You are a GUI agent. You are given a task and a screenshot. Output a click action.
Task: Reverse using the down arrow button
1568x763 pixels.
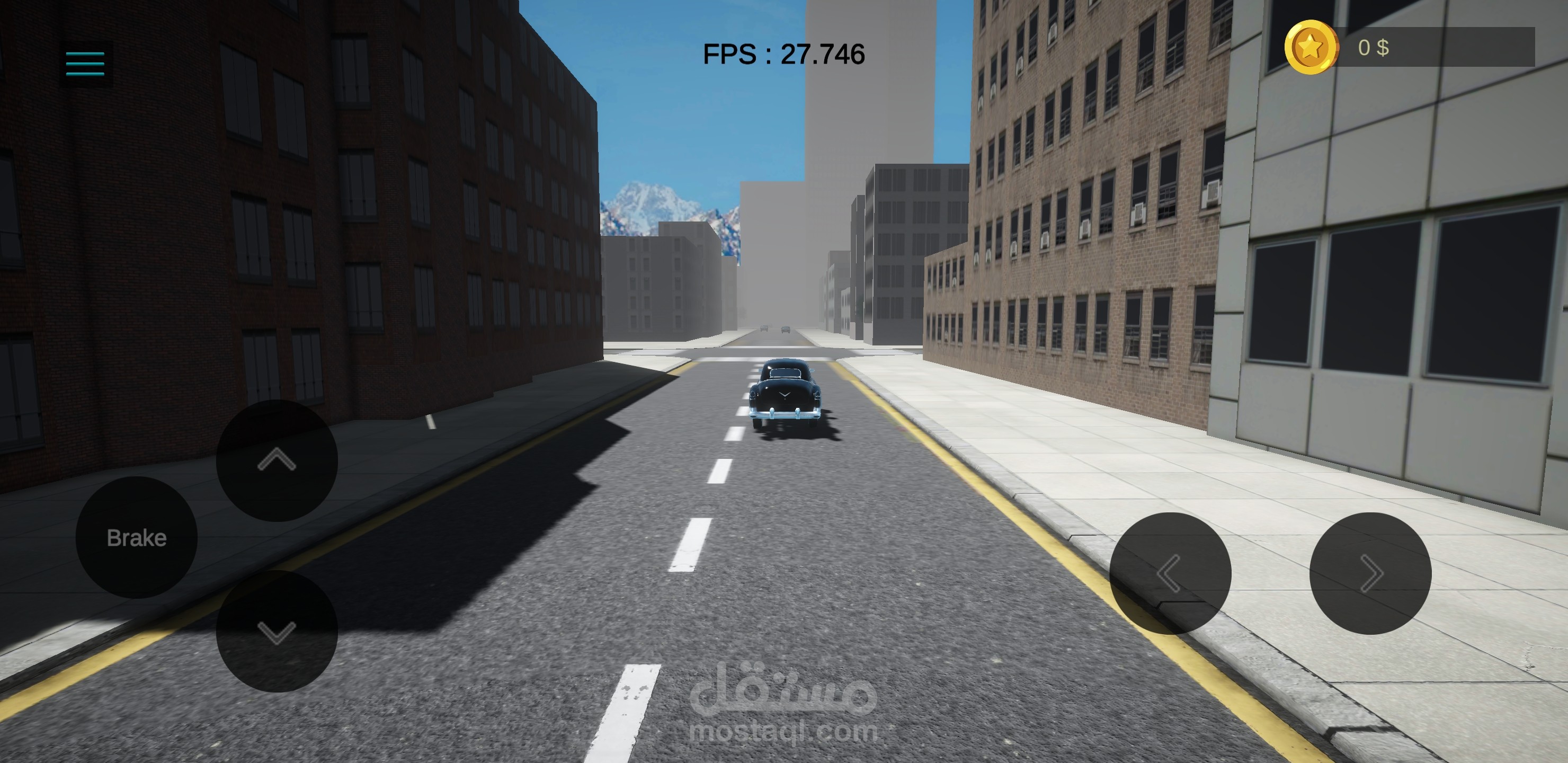277,632
